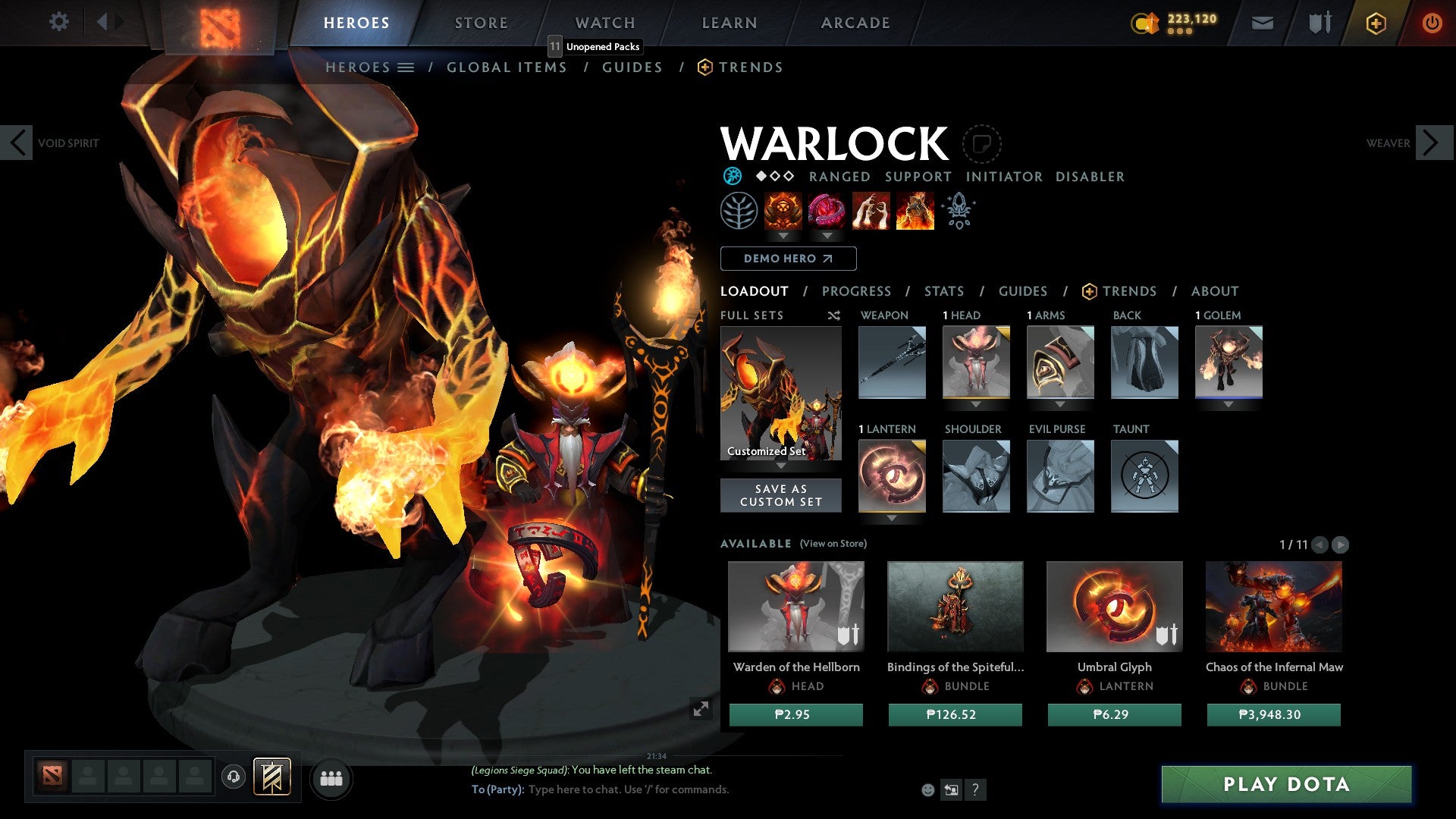
Task: Select the Chaotic Offering ultimate icon
Action: [x=914, y=211]
